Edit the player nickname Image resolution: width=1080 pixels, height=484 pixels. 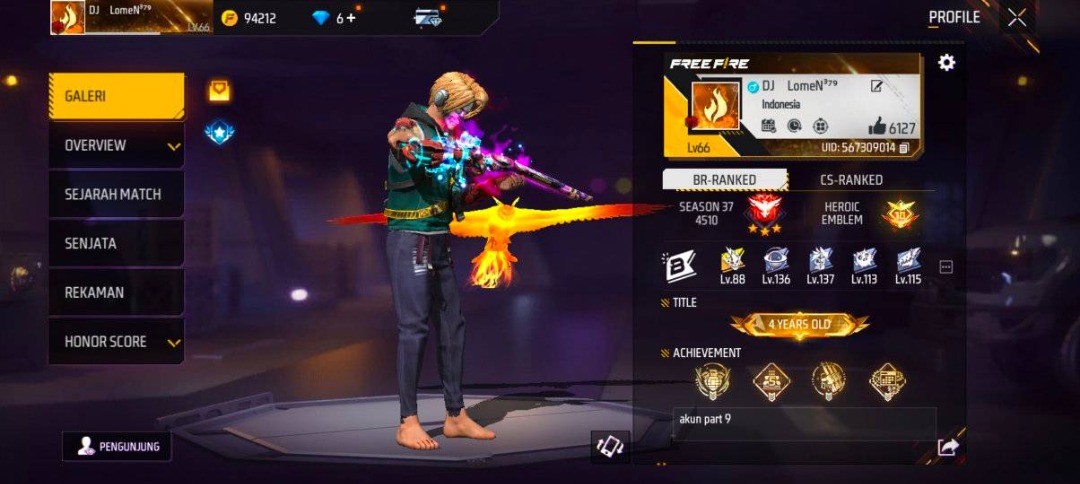(x=877, y=87)
